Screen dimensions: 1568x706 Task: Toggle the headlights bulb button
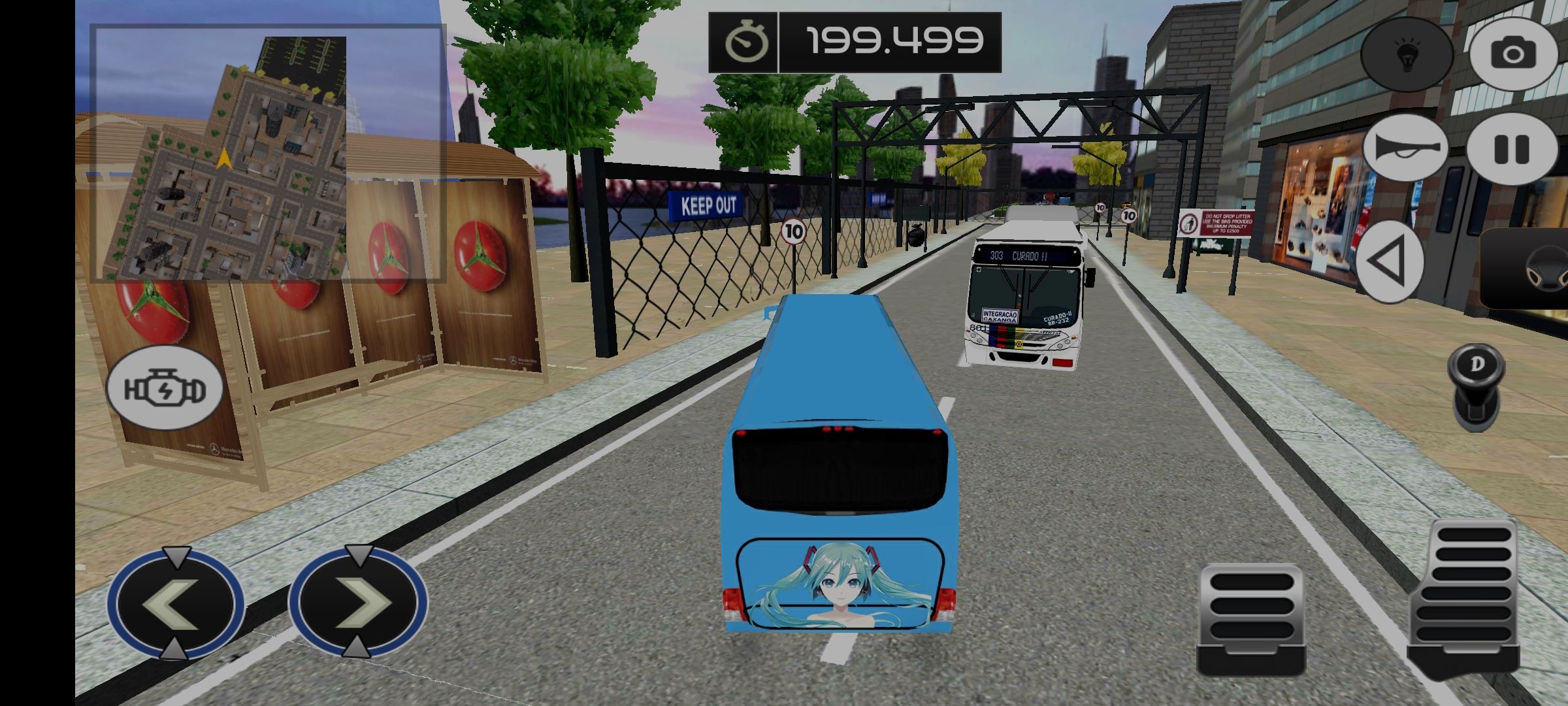point(1406,54)
